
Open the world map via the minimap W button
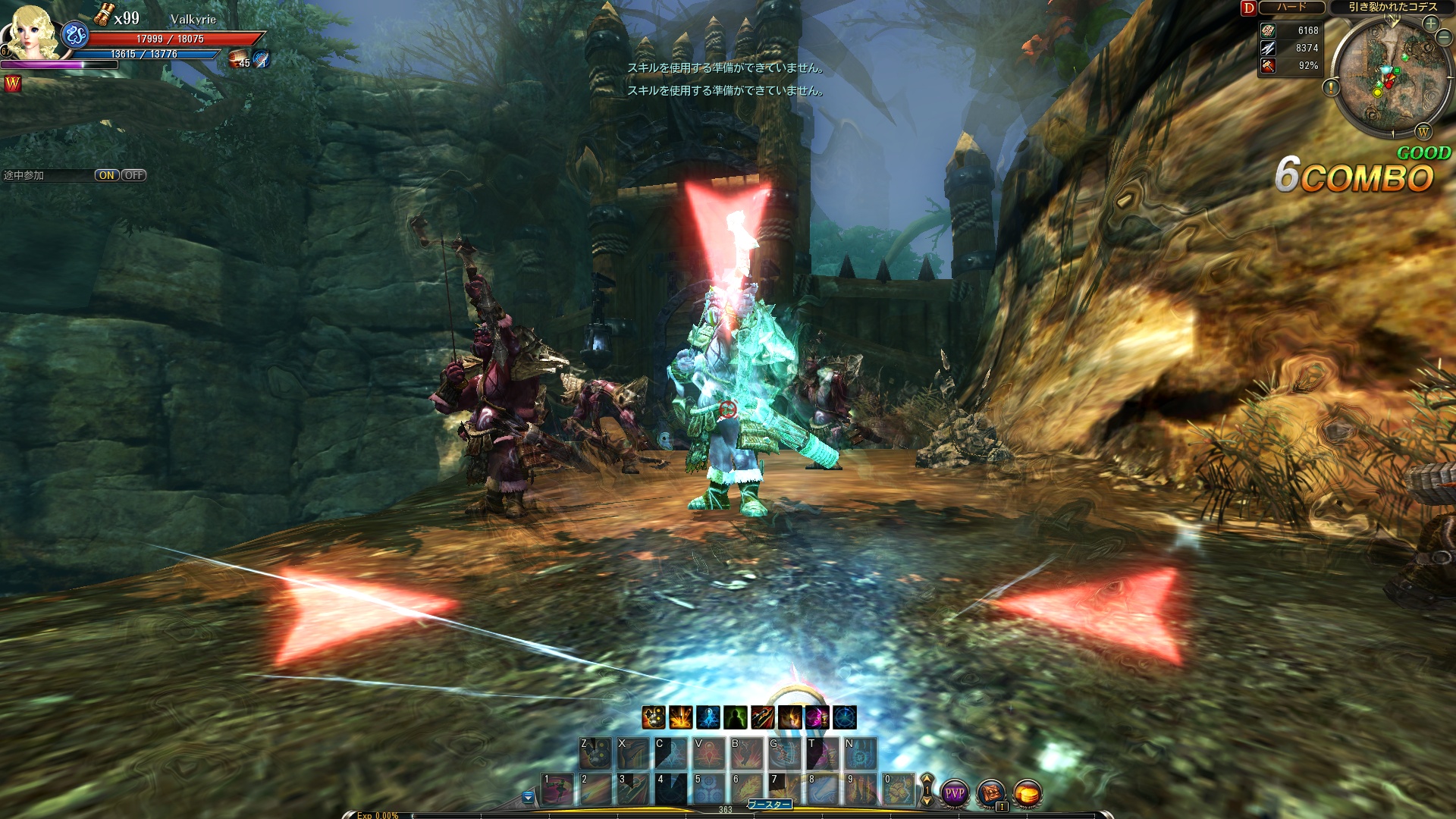click(x=1423, y=132)
